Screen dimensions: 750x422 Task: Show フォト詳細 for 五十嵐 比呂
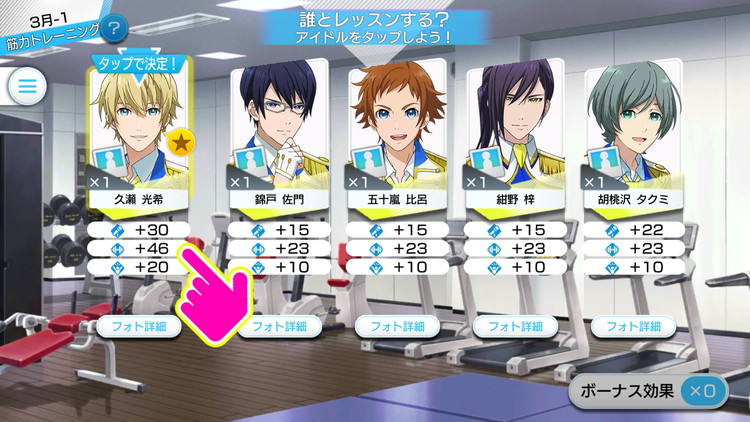click(397, 326)
